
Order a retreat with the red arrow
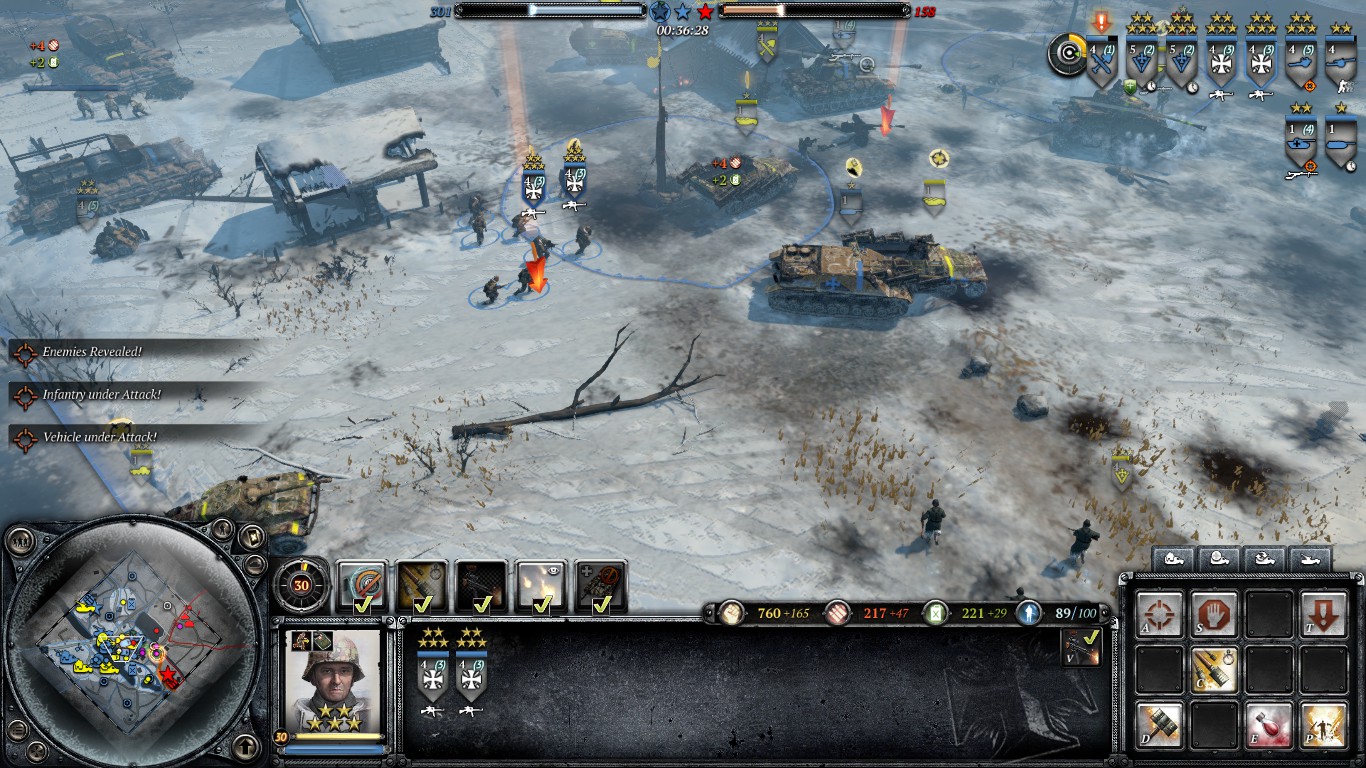1323,615
